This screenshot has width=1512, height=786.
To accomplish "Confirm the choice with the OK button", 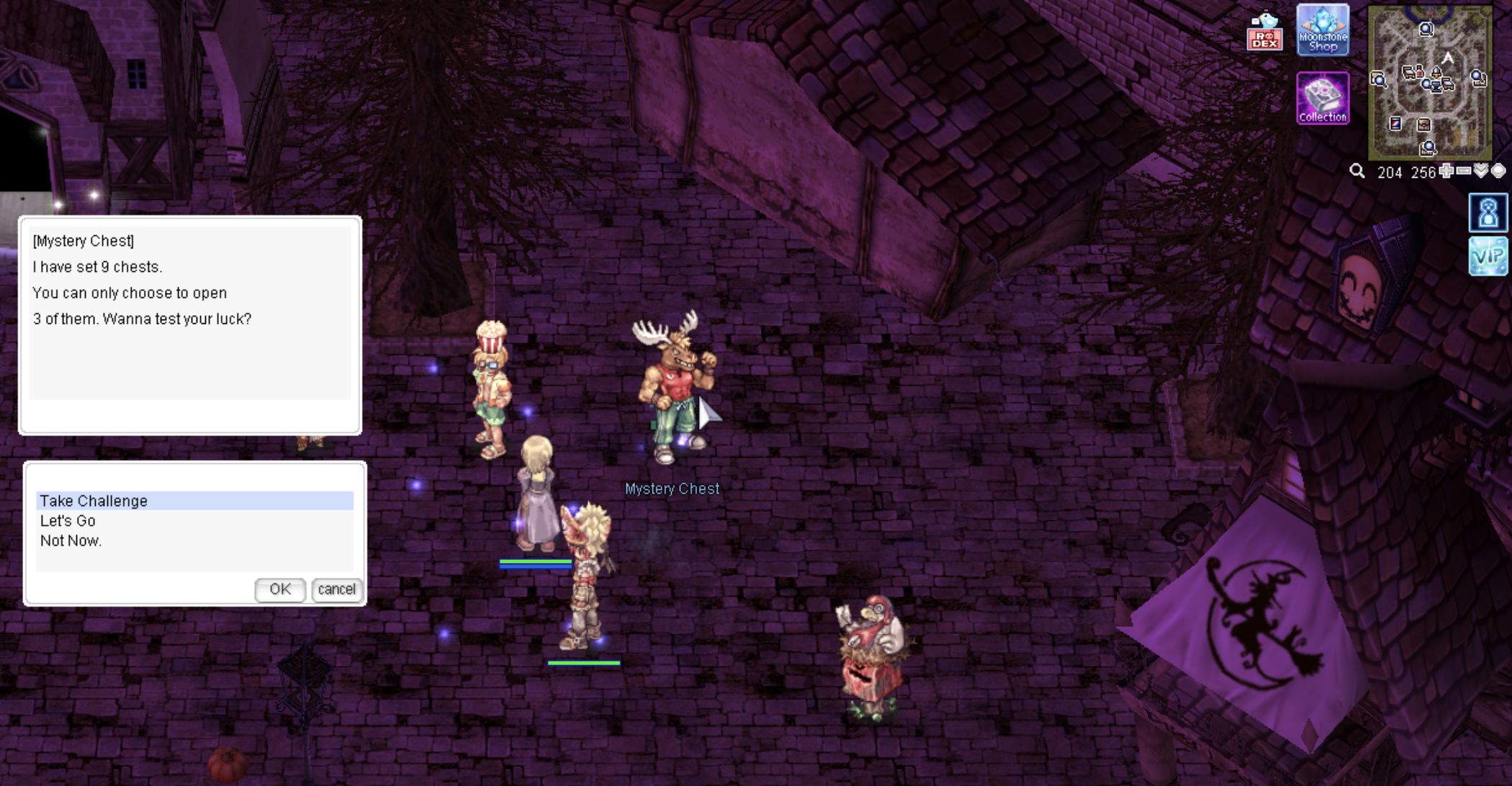I will point(280,589).
